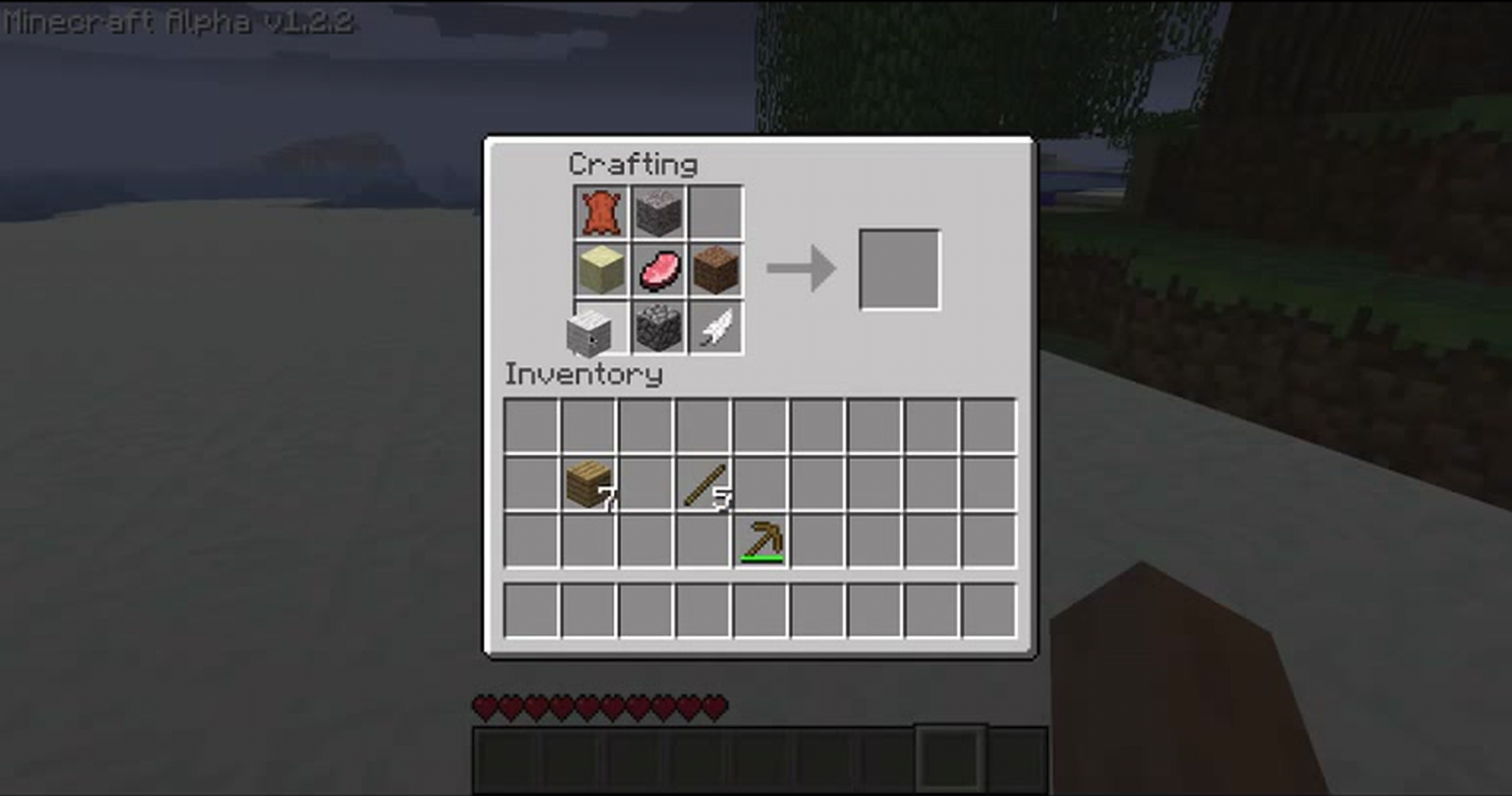
Task: Select the stack of 5 sticks
Action: 703,483
